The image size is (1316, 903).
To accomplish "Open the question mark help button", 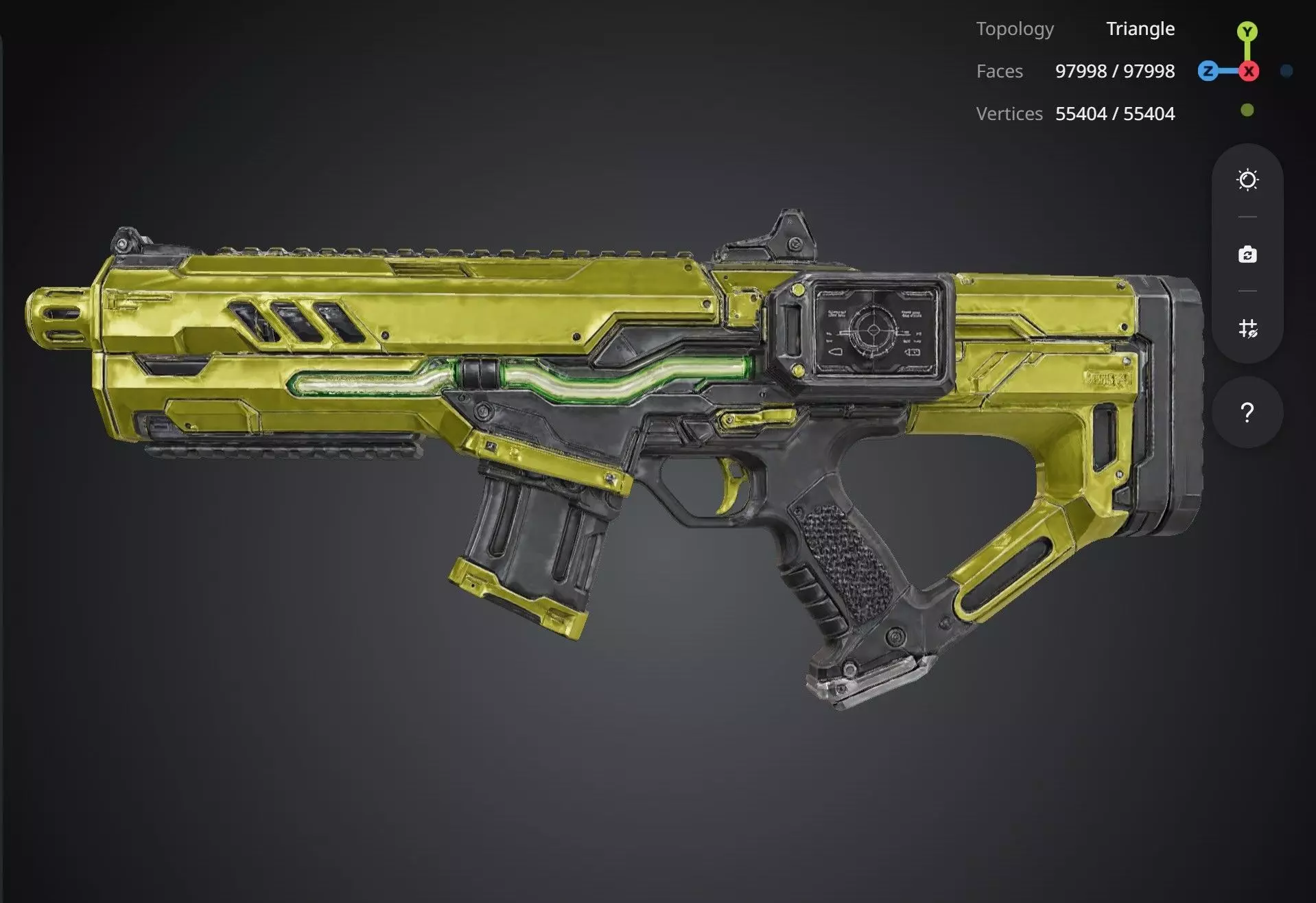I will (x=1247, y=412).
